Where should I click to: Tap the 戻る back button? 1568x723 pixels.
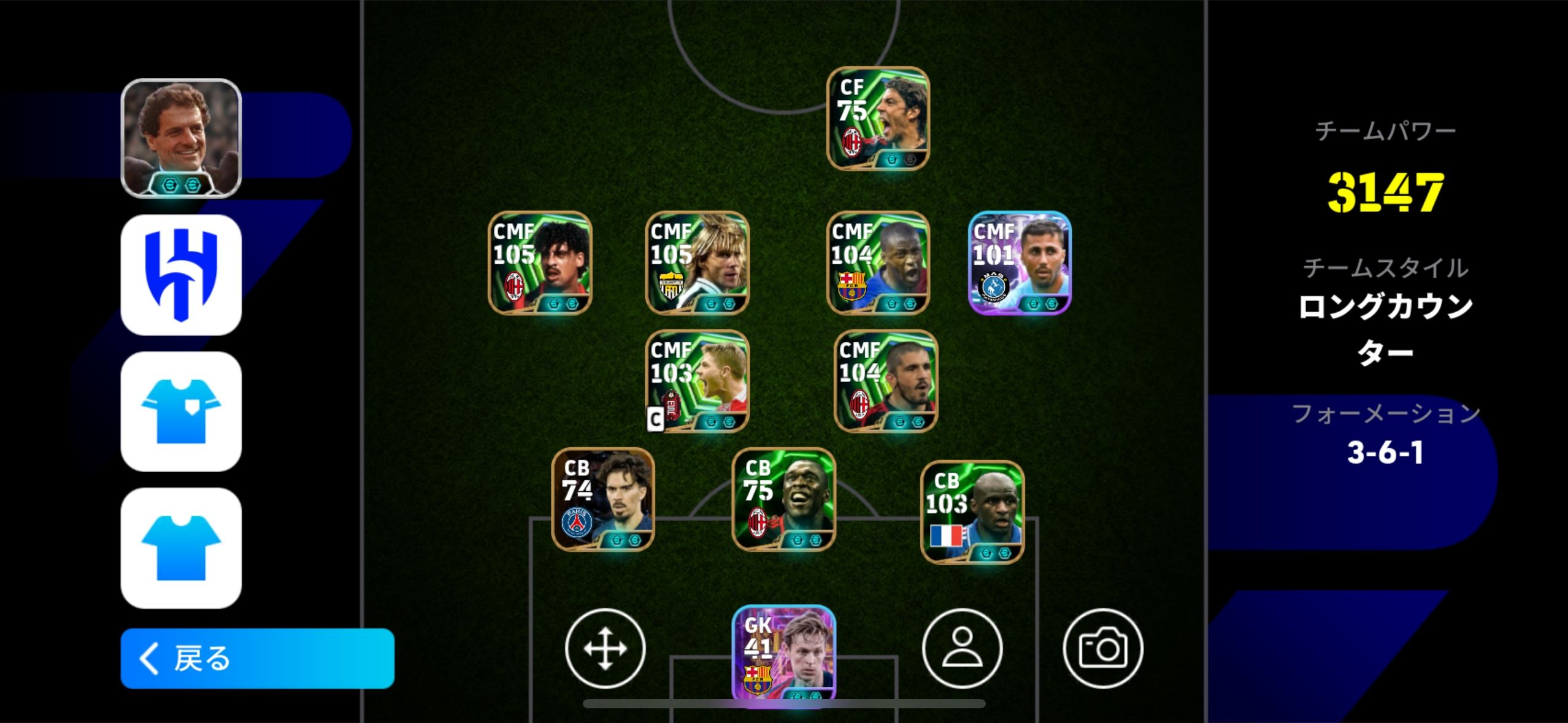(x=257, y=658)
